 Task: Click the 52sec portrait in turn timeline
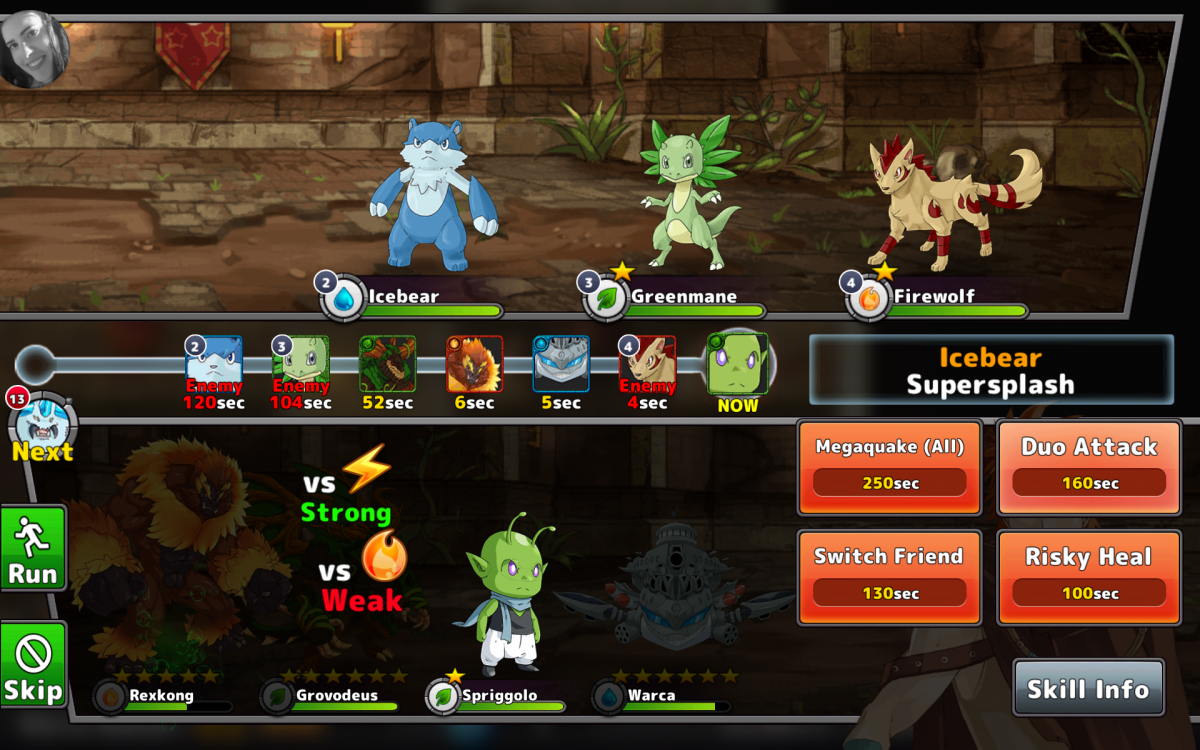coord(387,362)
